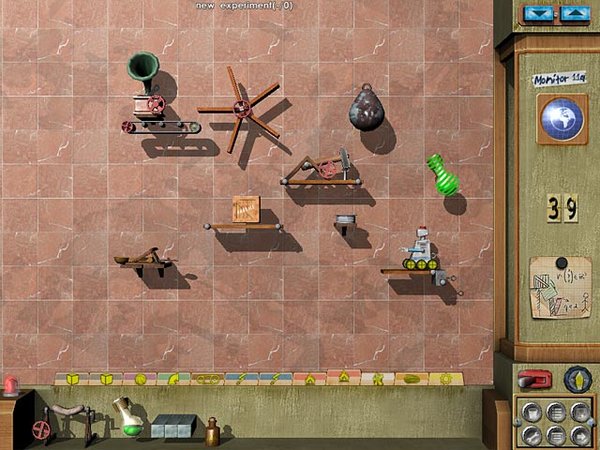Click the round yellow gem button

pyautogui.click(x=578, y=378)
